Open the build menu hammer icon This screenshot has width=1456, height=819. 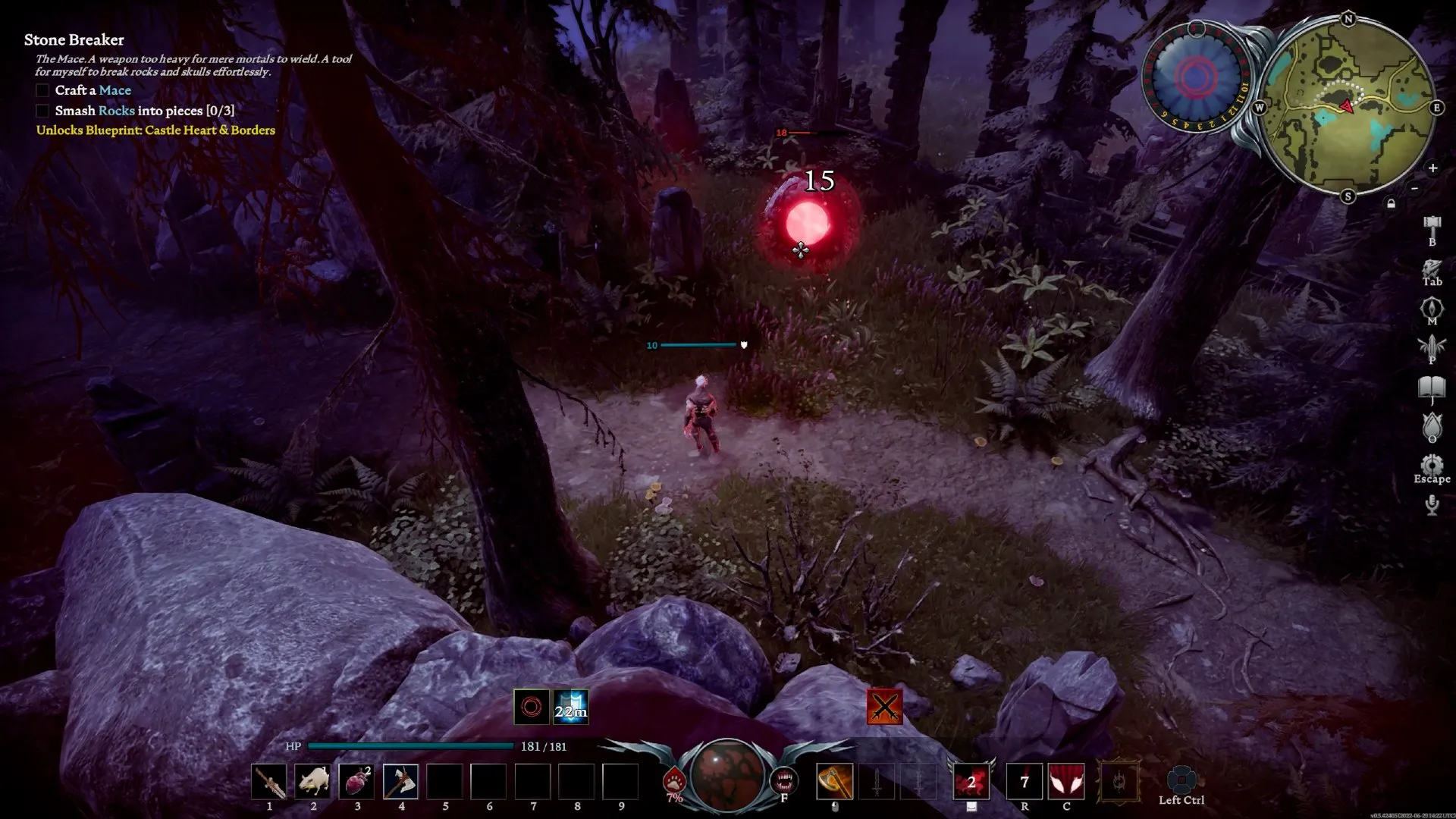[x=1432, y=225]
